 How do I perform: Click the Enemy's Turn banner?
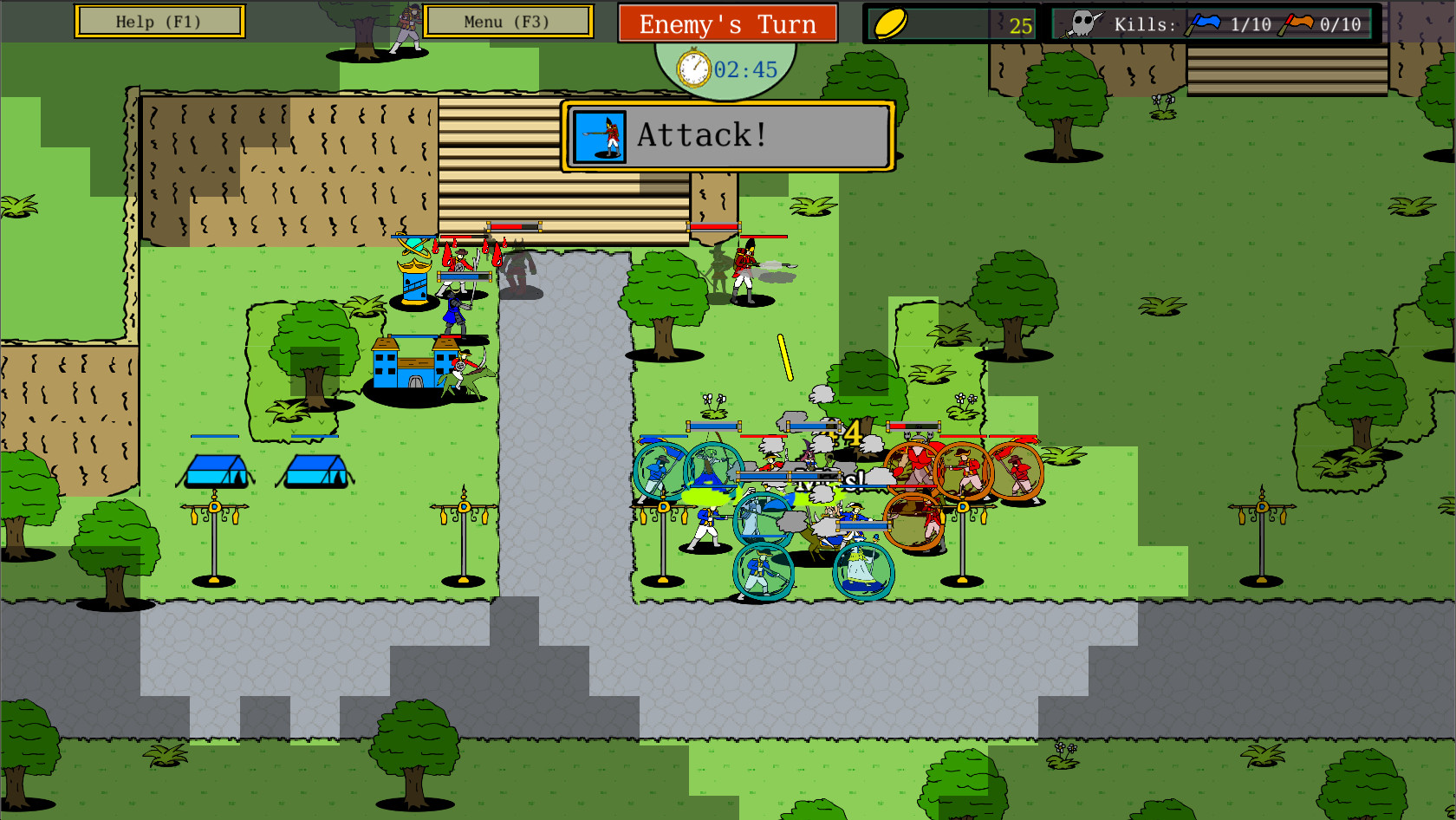(727, 23)
